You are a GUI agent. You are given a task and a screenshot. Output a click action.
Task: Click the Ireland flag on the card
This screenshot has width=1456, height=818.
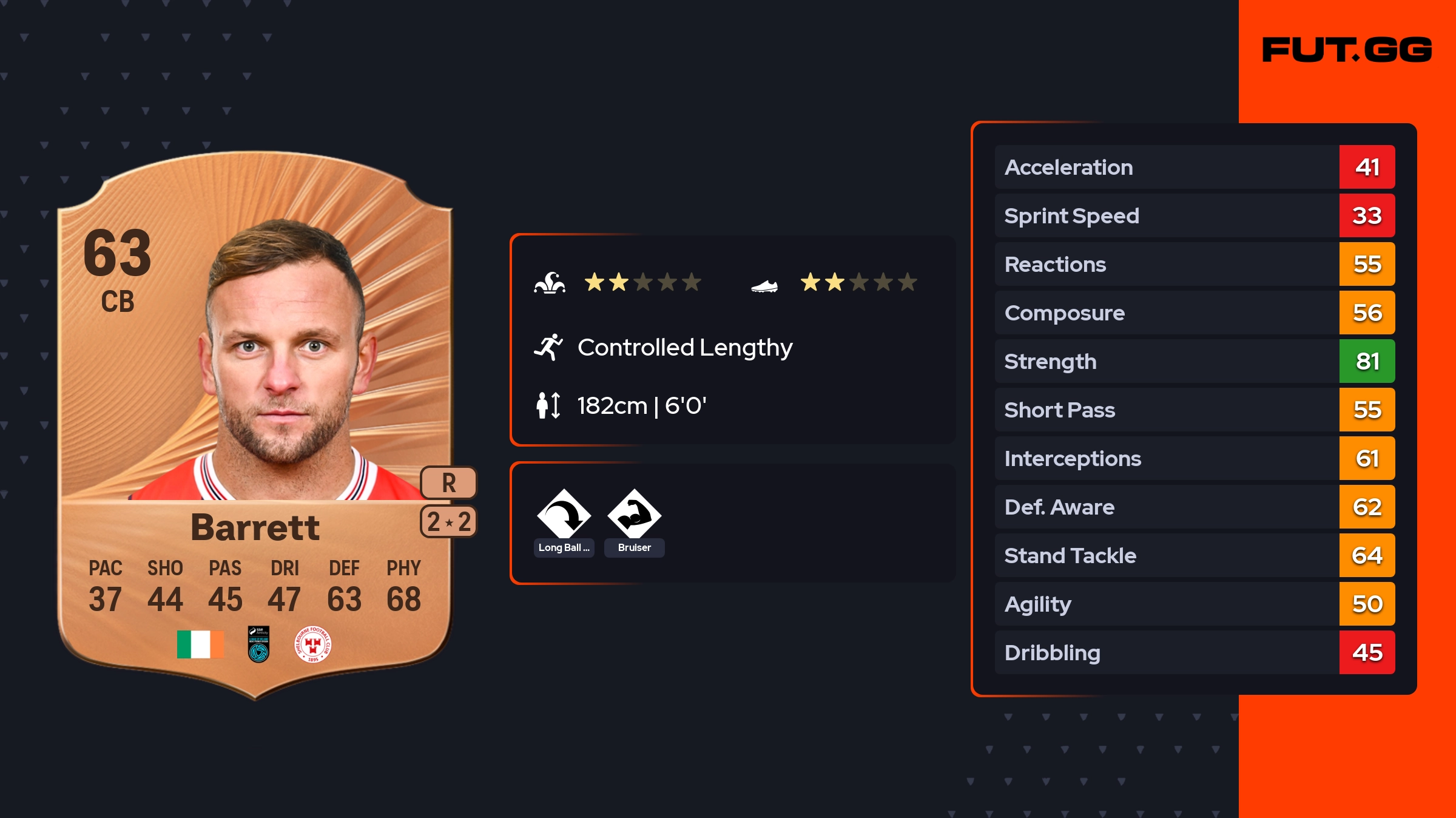tap(200, 644)
